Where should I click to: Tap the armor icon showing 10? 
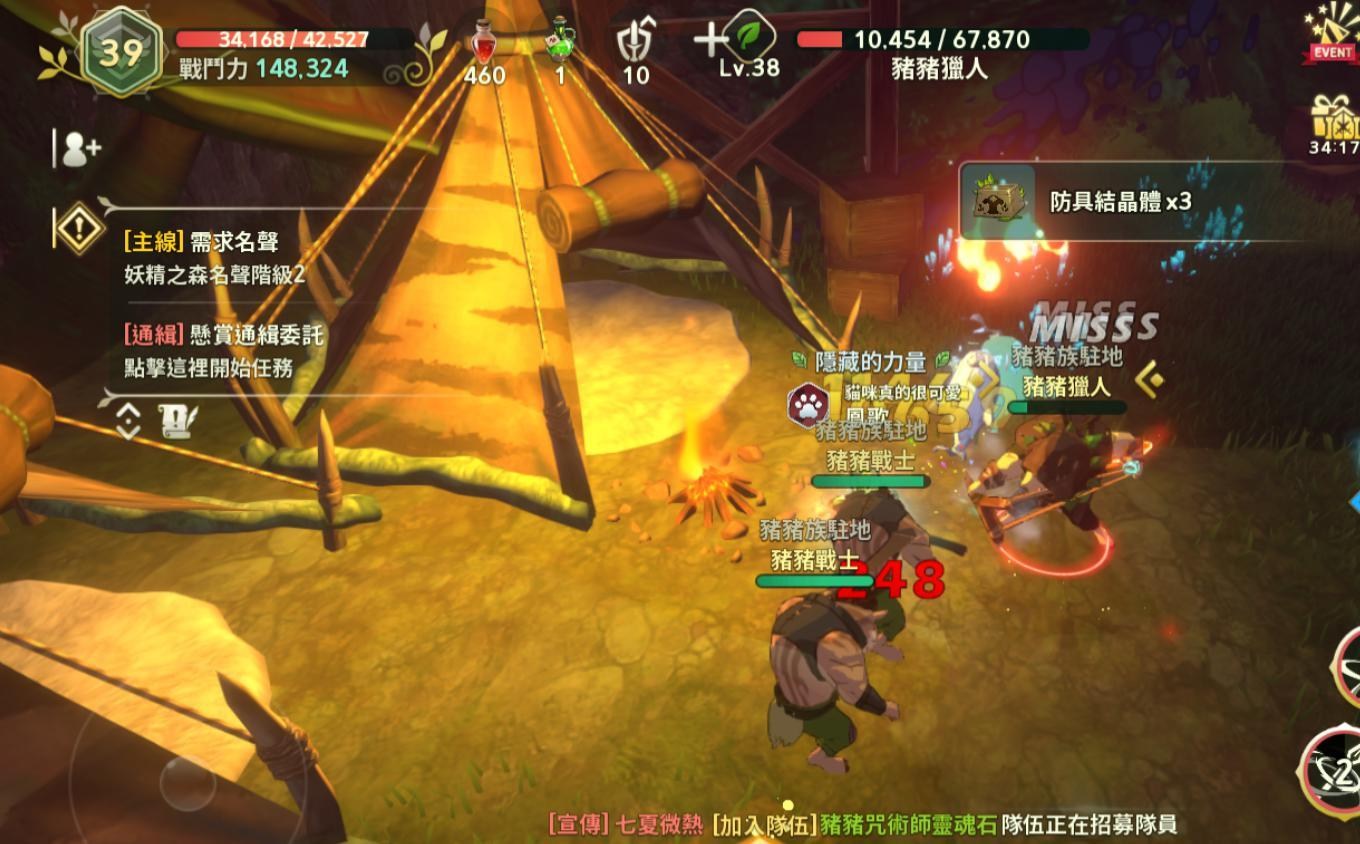[634, 46]
